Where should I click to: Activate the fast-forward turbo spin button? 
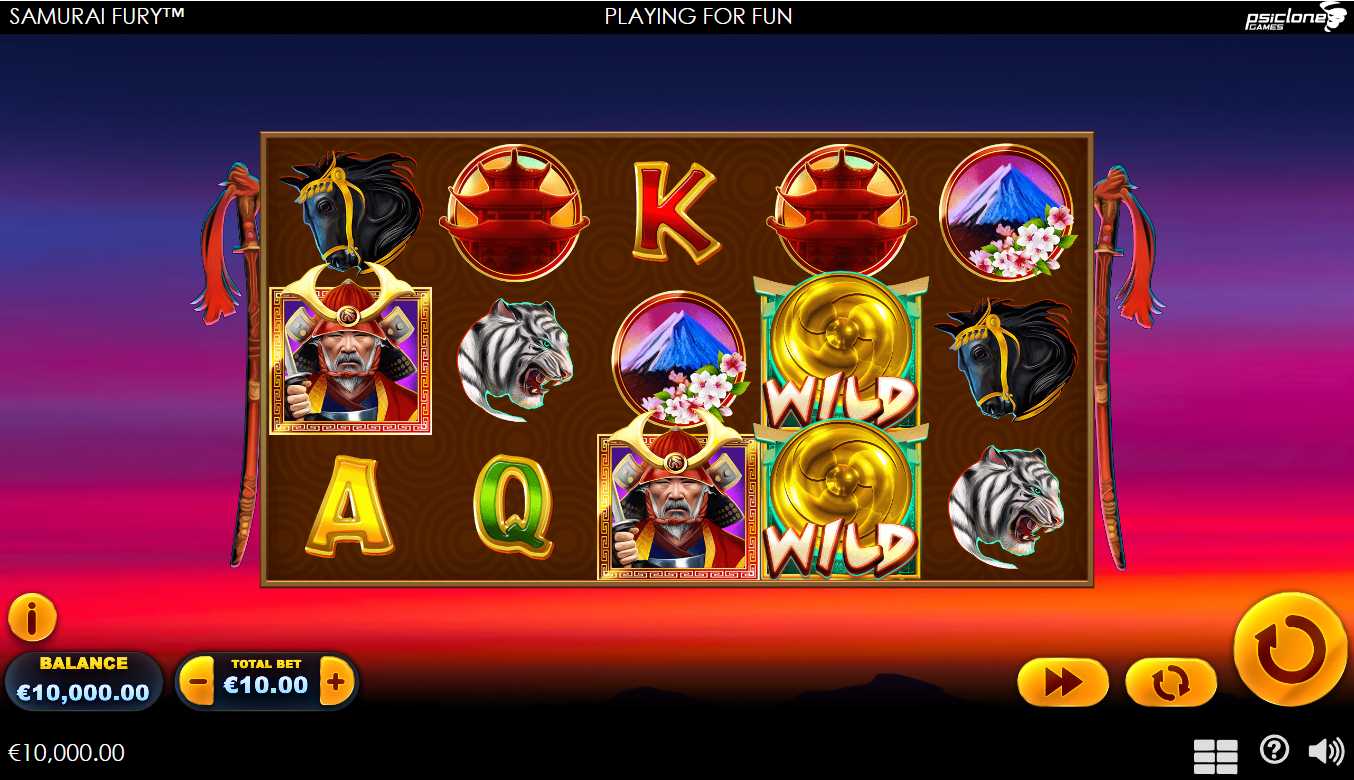(x=1062, y=683)
